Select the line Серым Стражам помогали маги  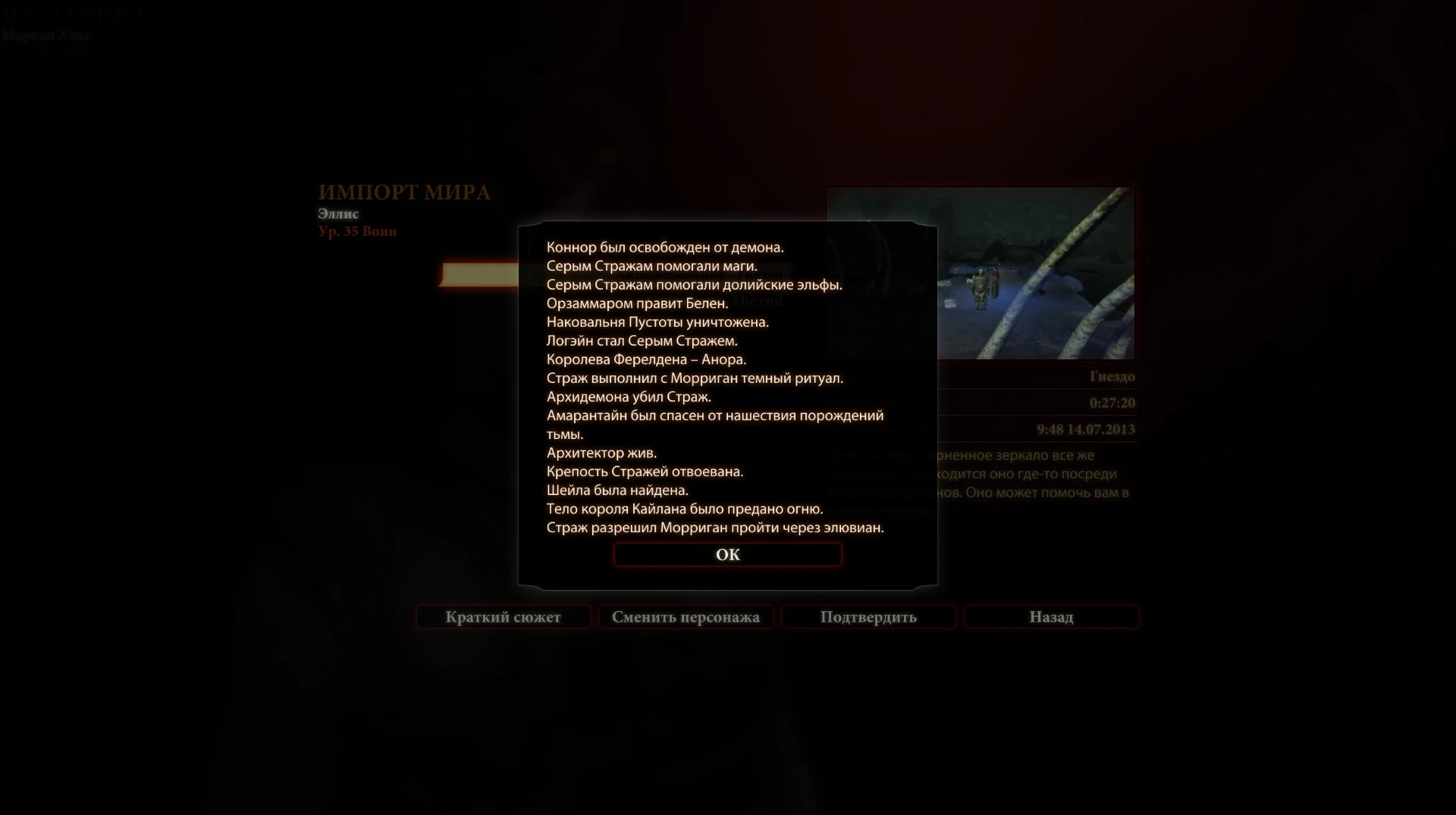click(652, 265)
